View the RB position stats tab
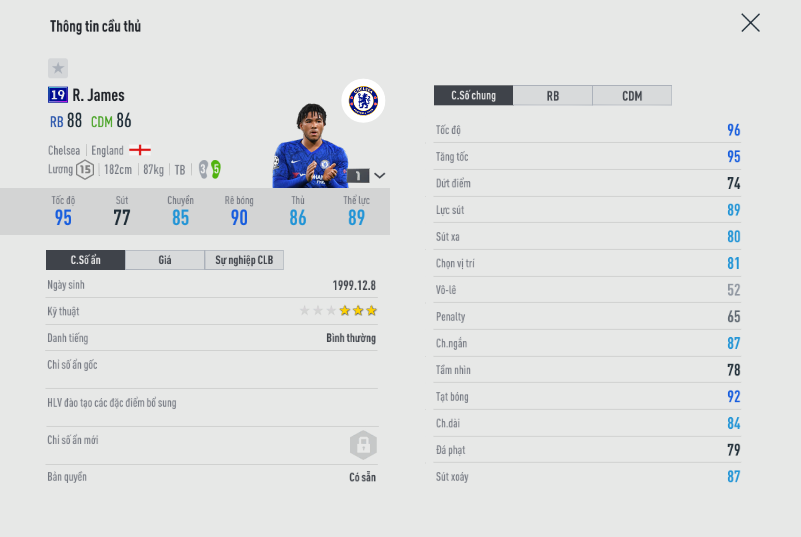Screen dimensions: 801x537 553,96
